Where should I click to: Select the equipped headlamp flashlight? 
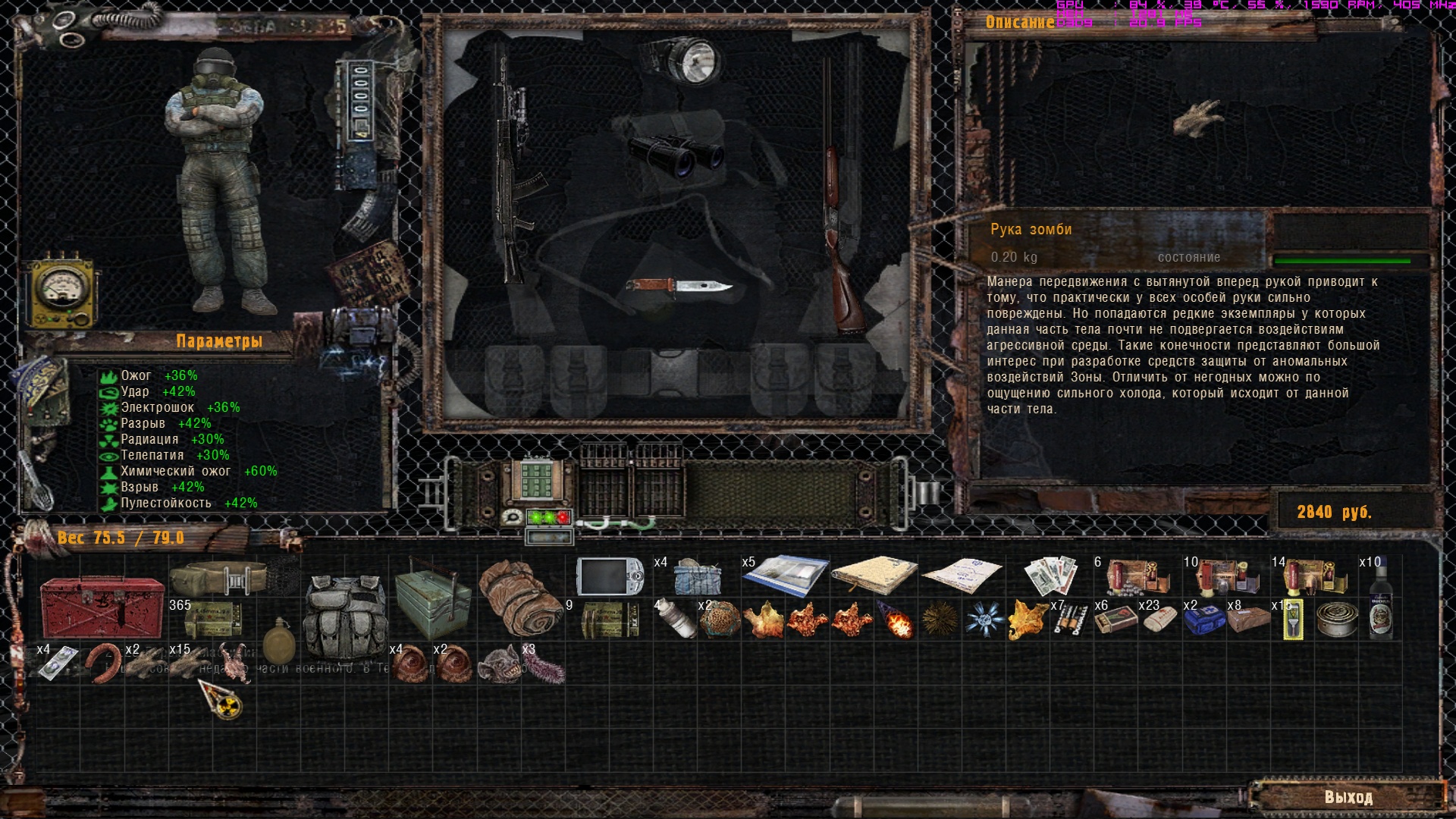click(x=684, y=59)
